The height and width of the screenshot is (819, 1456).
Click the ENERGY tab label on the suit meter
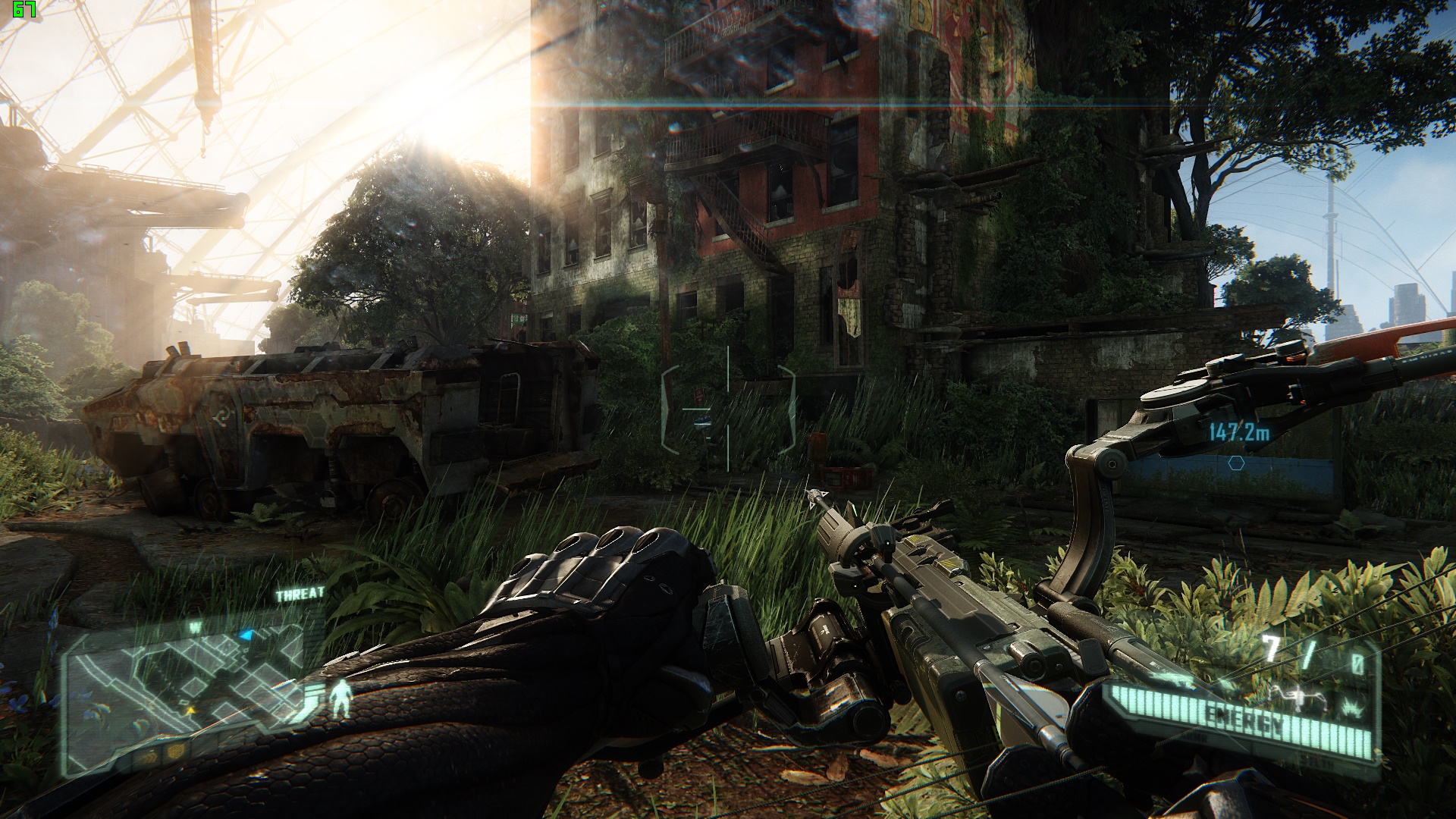1242,718
